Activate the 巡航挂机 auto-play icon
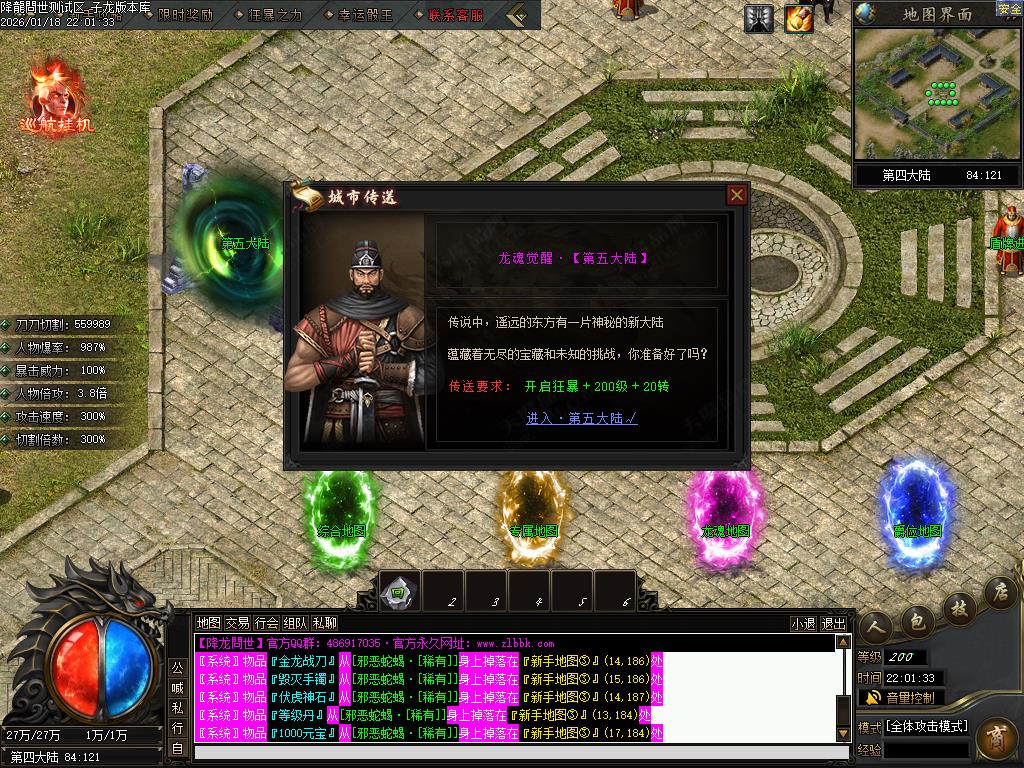 56,97
